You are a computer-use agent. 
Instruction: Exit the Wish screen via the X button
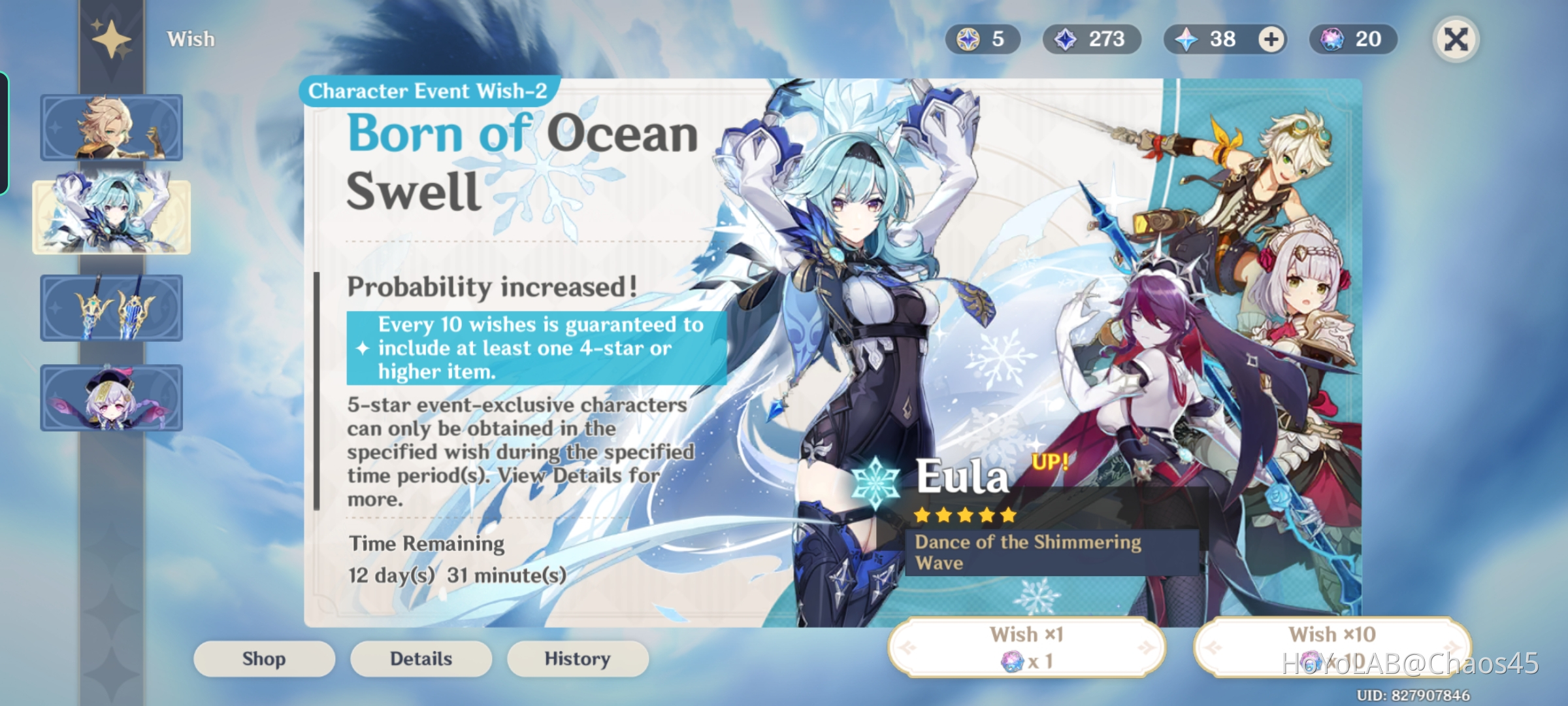(1456, 39)
